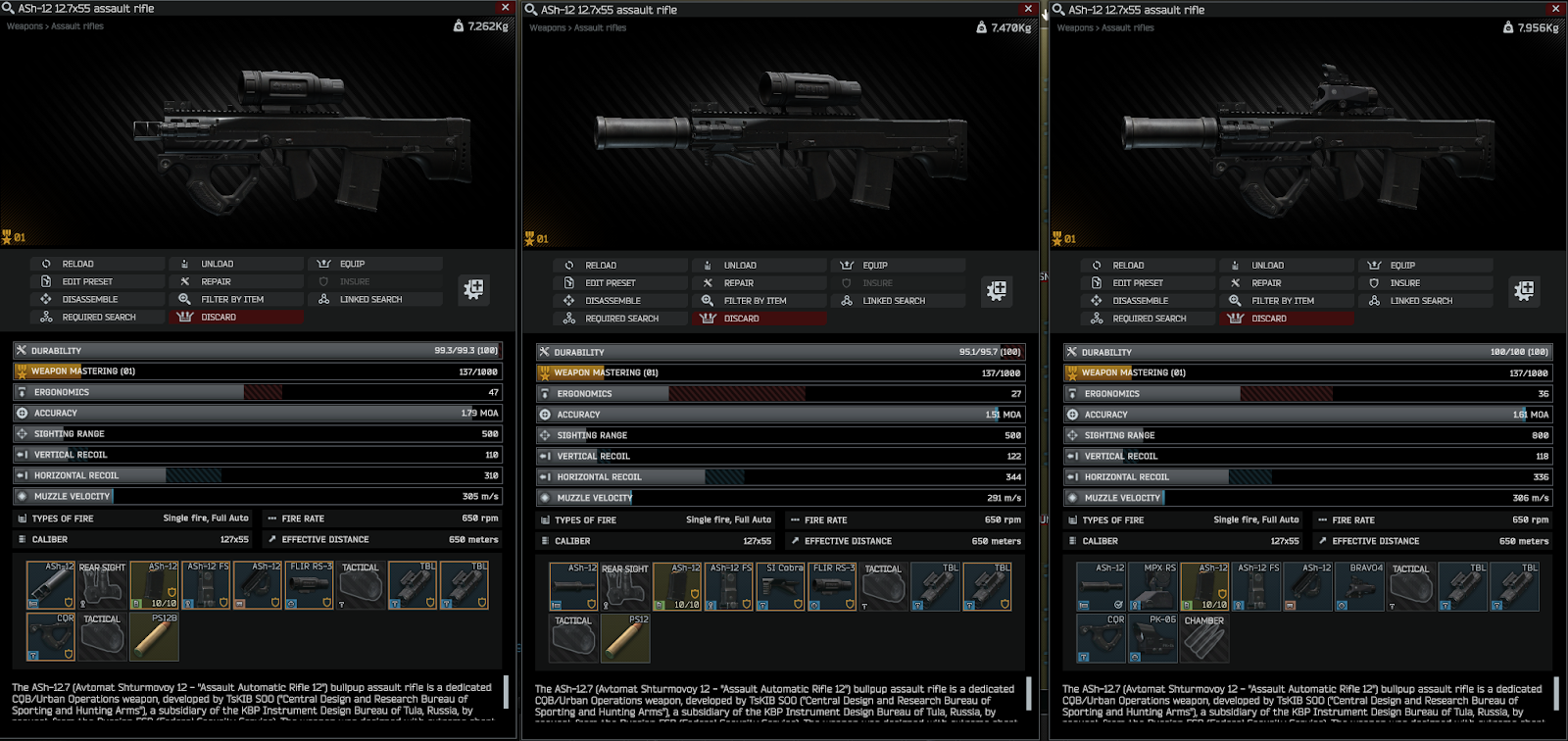Select the PS12B chambered round slot
Image resolution: width=1568 pixels, height=741 pixels.
(154, 637)
